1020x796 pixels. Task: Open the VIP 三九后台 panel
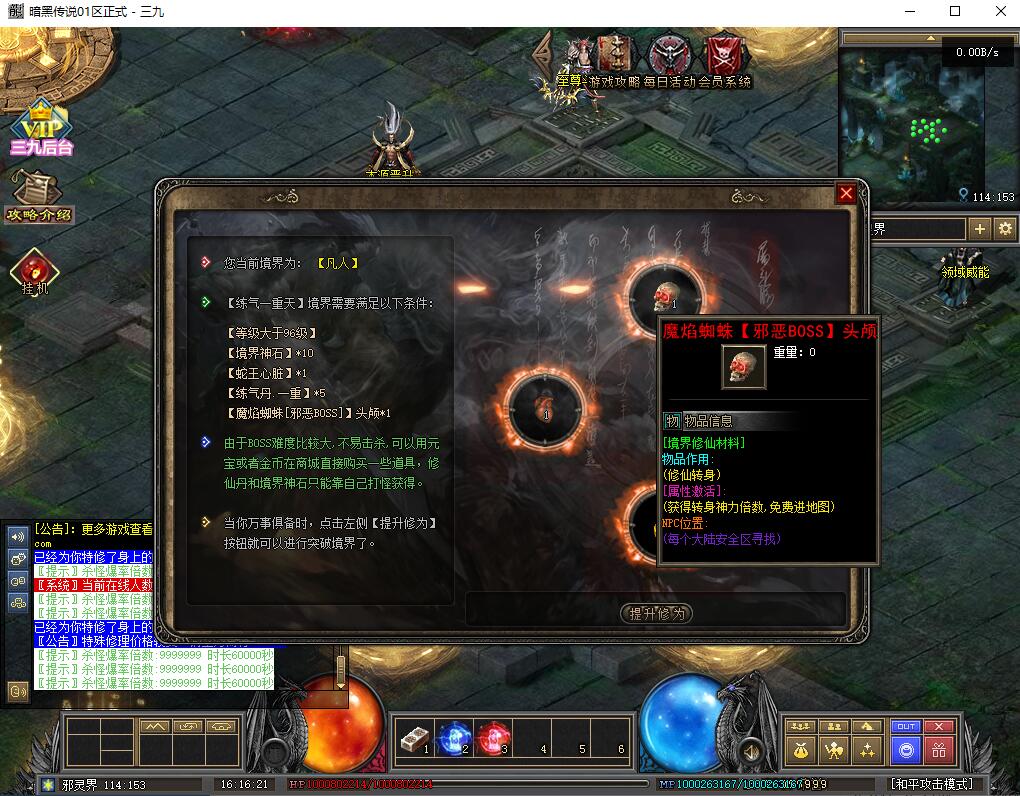click(41, 129)
